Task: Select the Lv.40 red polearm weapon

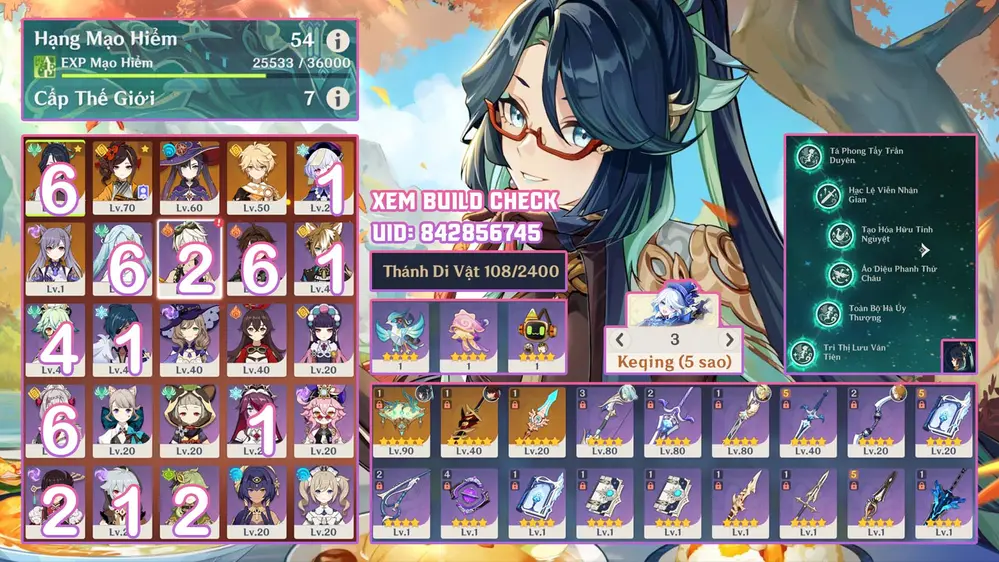Action: coord(470,422)
